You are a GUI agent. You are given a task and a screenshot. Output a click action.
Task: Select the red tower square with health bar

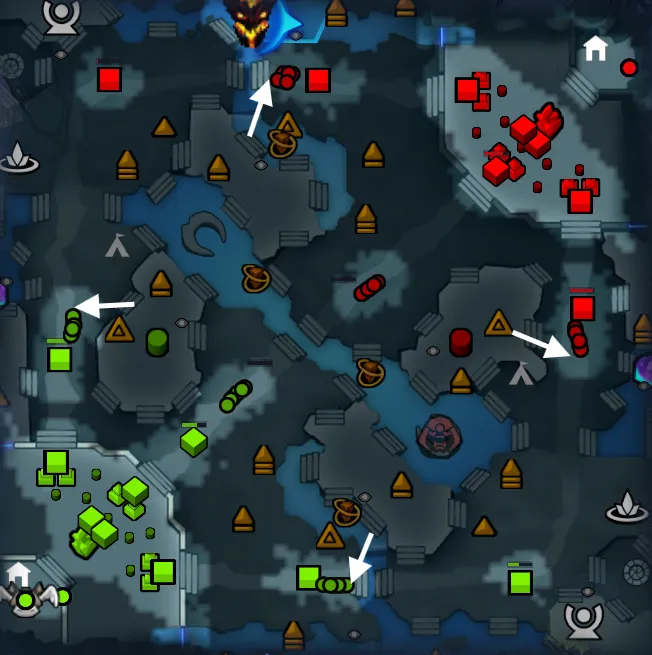582,308
